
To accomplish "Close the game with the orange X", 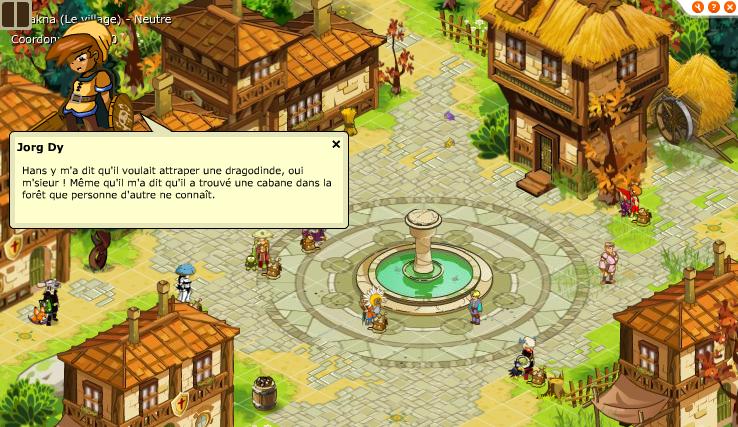I will click(729, 6).
